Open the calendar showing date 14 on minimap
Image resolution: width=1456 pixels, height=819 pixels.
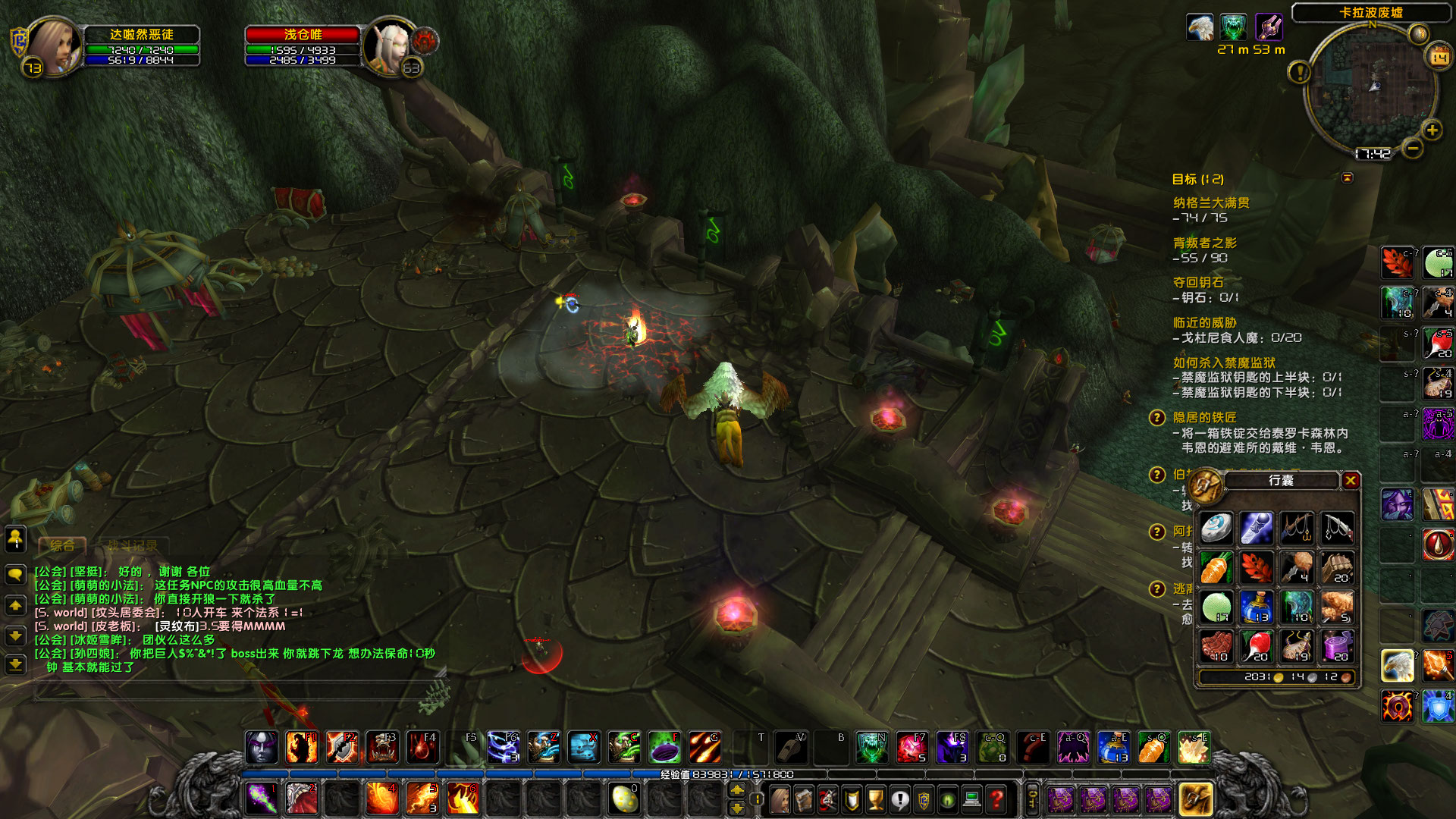click(1437, 56)
